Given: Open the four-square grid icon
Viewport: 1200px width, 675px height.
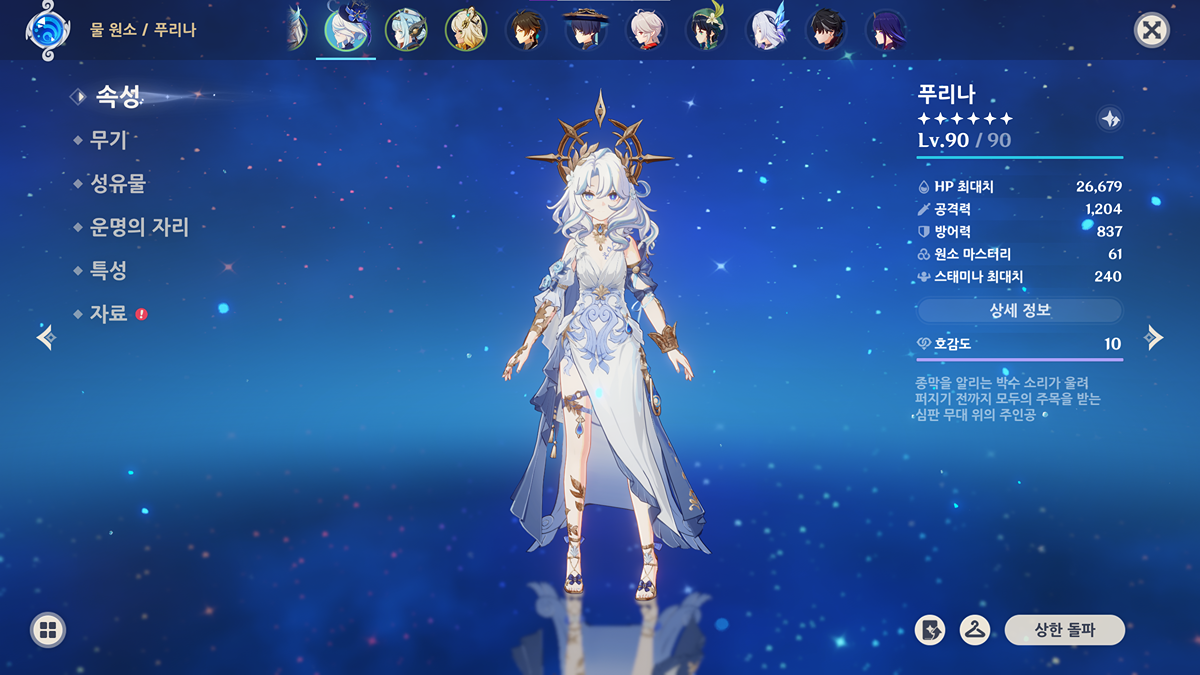Looking at the screenshot, I should click(48, 630).
